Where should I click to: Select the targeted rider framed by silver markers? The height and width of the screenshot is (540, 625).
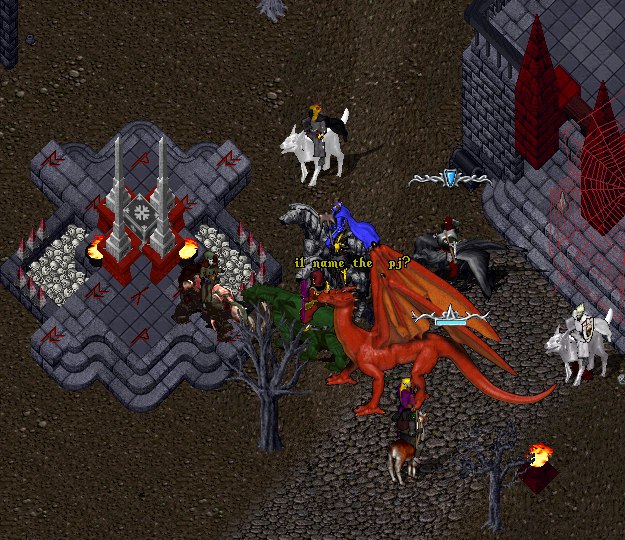coord(452,250)
